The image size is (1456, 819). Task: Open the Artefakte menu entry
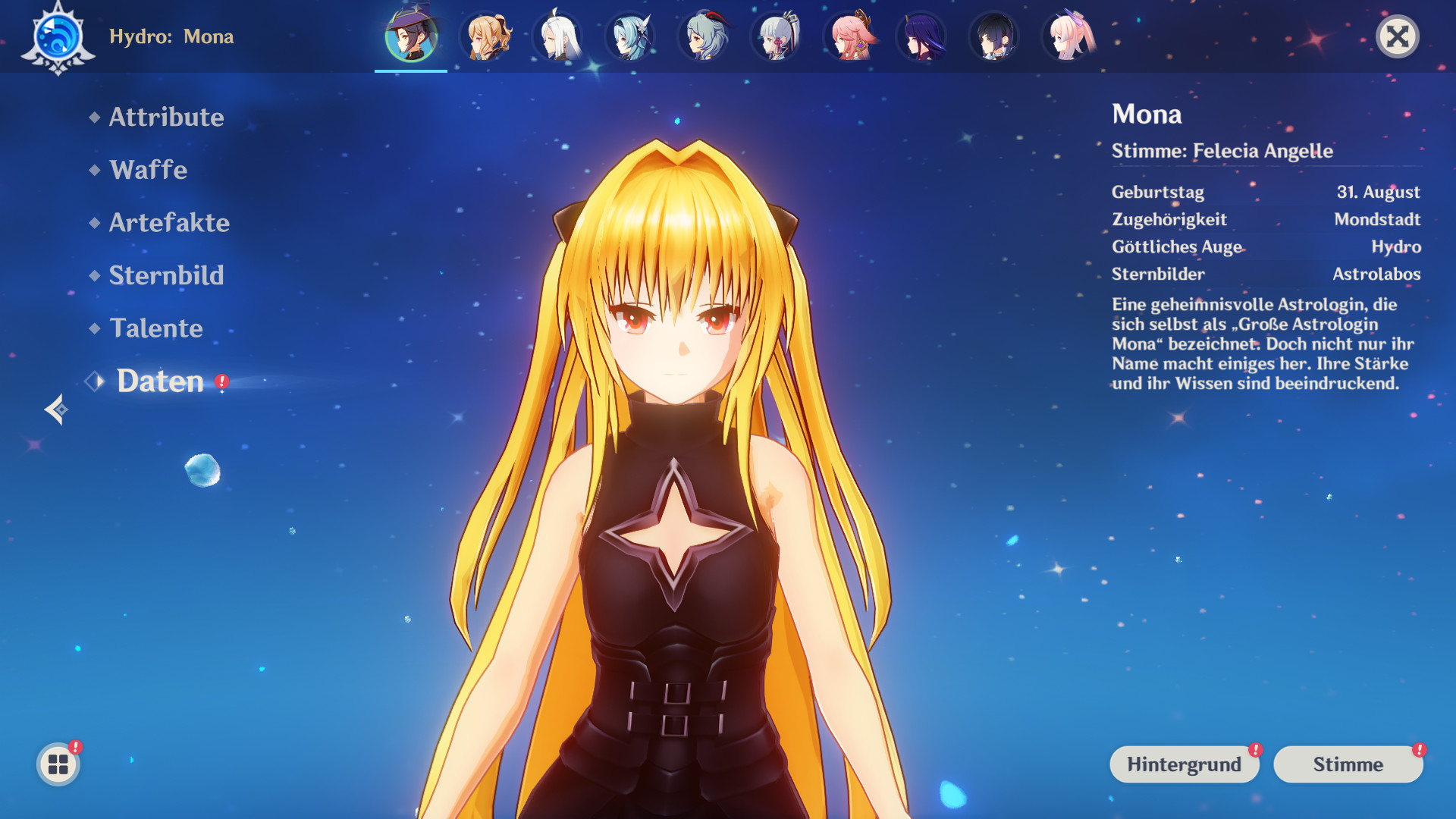pos(169,223)
